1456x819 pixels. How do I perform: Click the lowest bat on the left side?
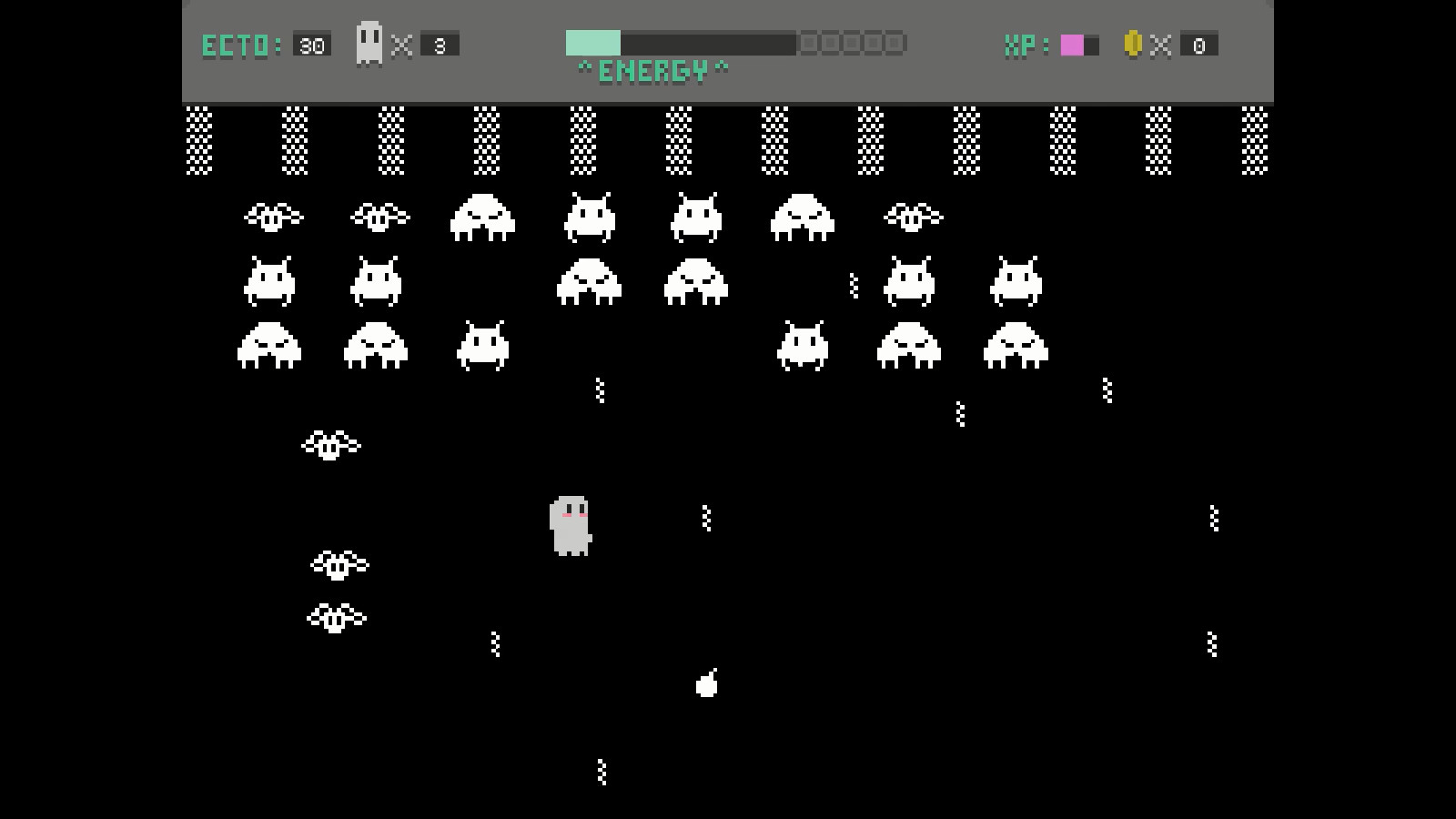click(x=339, y=617)
